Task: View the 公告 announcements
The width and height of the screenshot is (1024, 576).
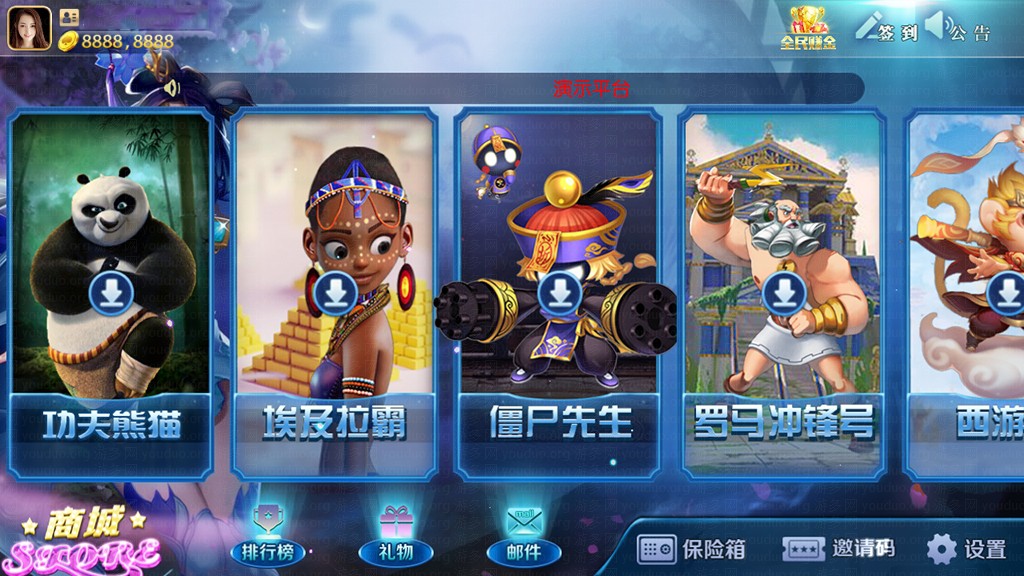Action: pyautogui.click(x=959, y=29)
